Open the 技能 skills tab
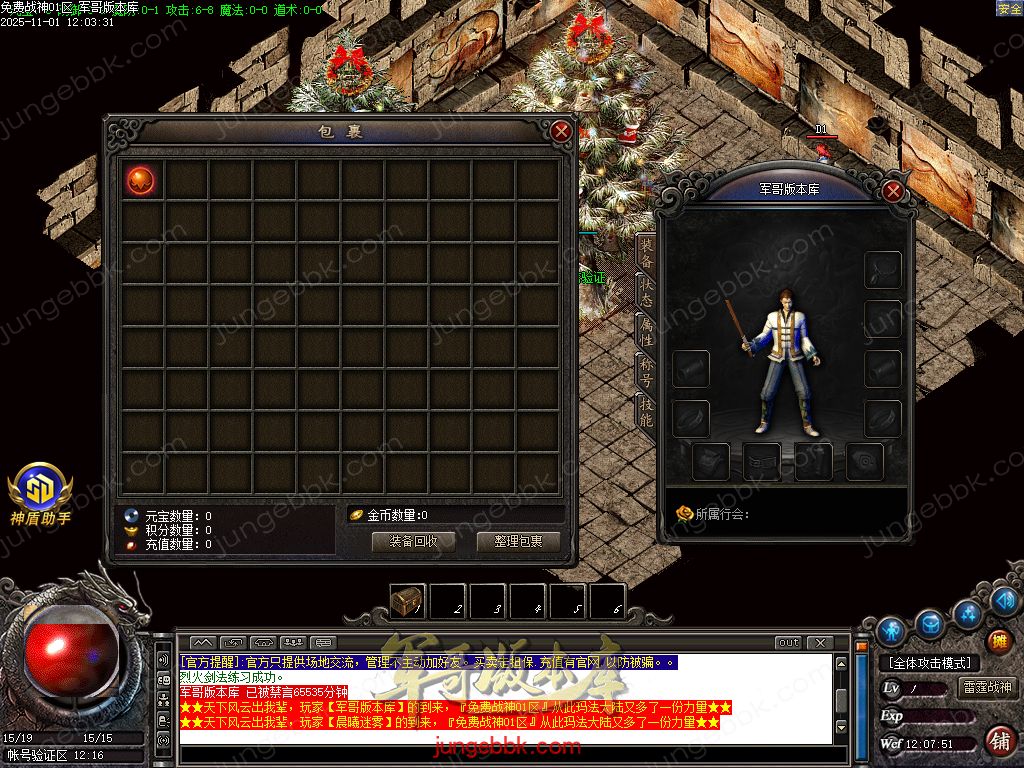 click(646, 410)
